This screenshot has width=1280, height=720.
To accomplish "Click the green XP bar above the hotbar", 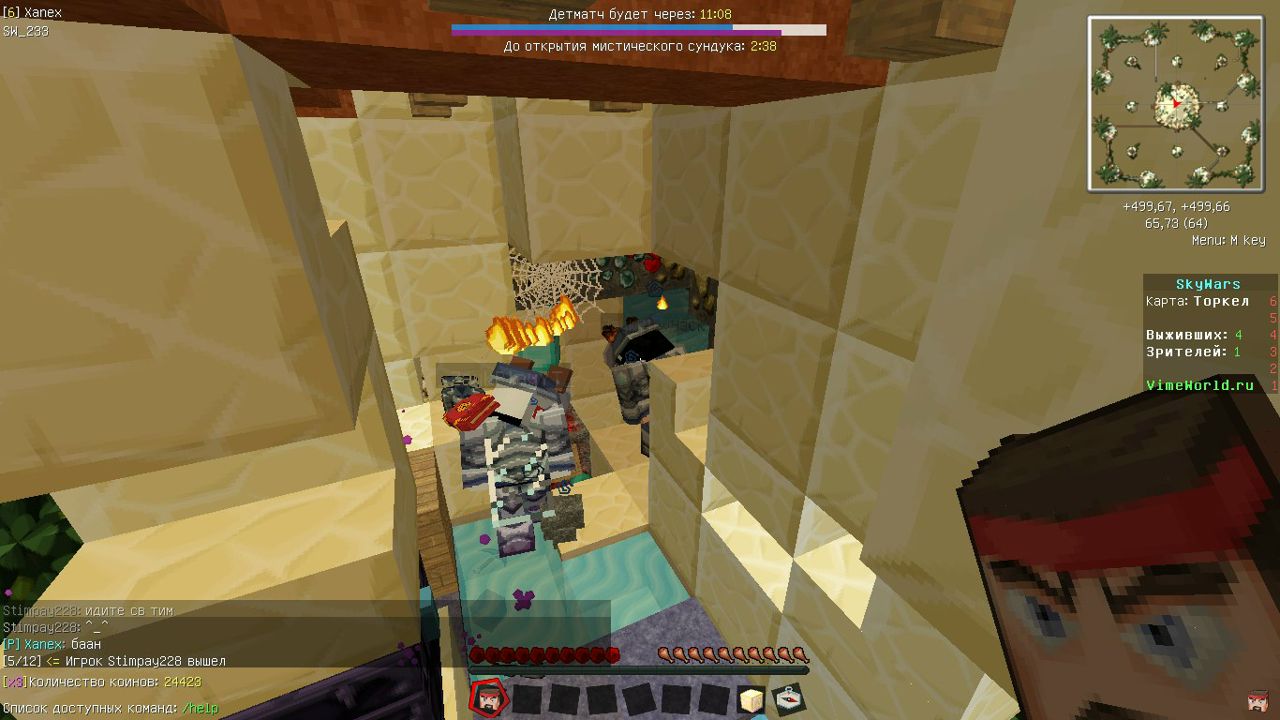I will point(640,672).
